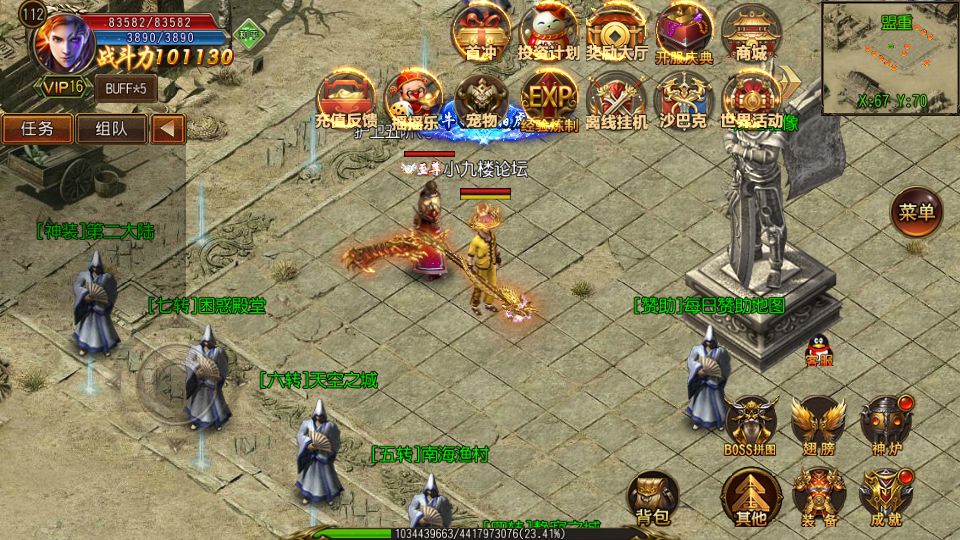This screenshot has width=960, height=540.
Task: Open the 菜单 menu button
Action: [x=916, y=213]
